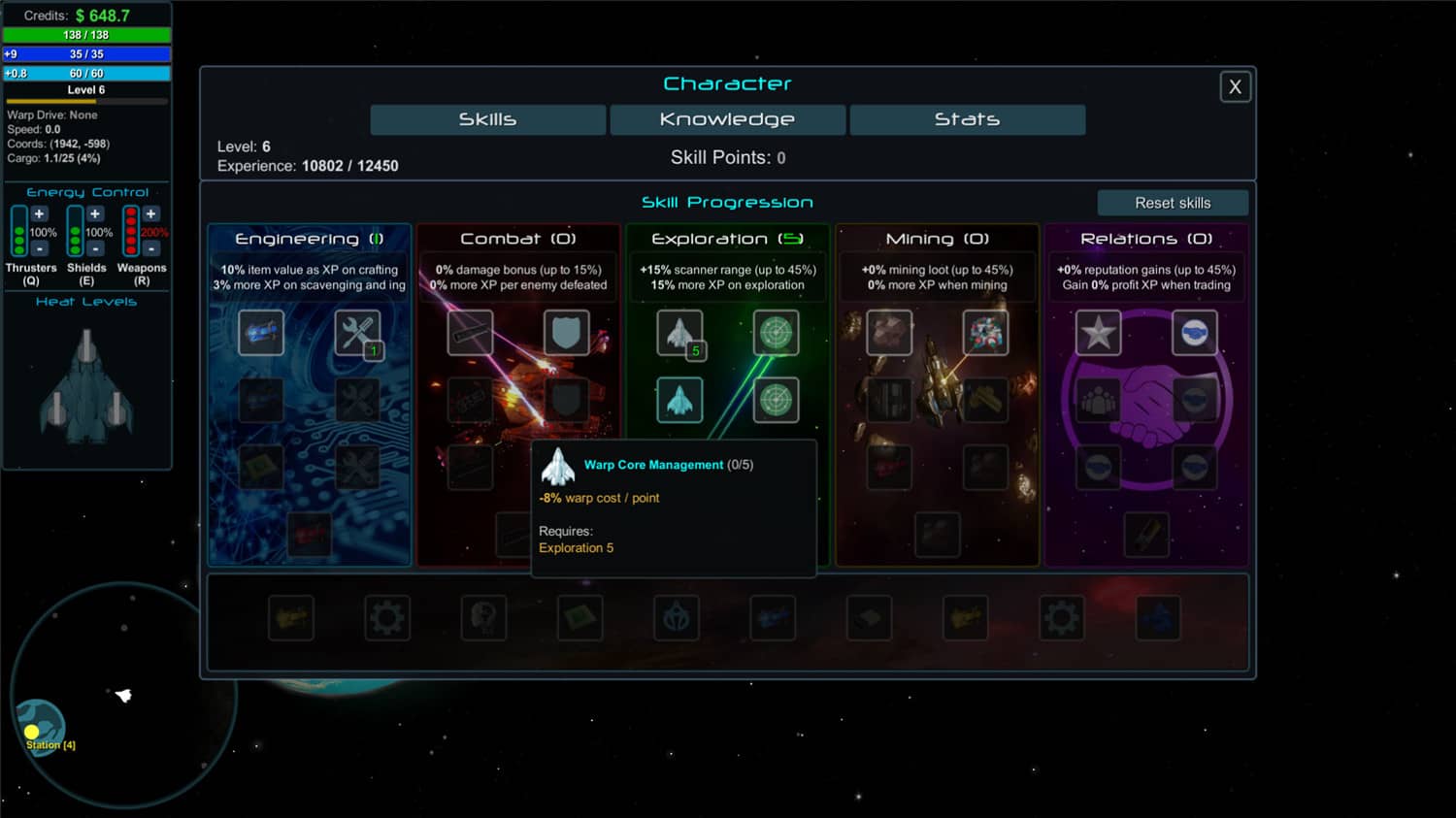Image resolution: width=1456 pixels, height=818 pixels.
Task: Click the Station [4] marker on the minimap
Action: click(33, 733)
